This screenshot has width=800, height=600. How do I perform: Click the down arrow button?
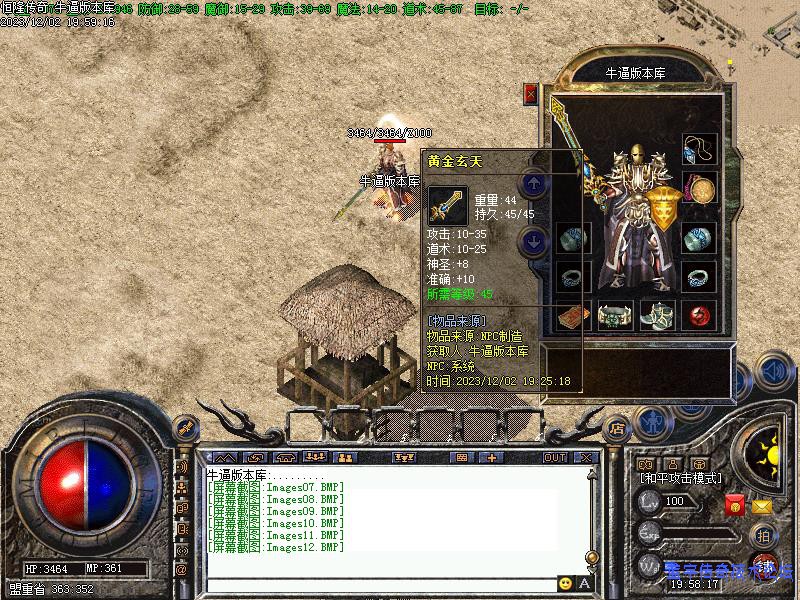click(534, 240)
